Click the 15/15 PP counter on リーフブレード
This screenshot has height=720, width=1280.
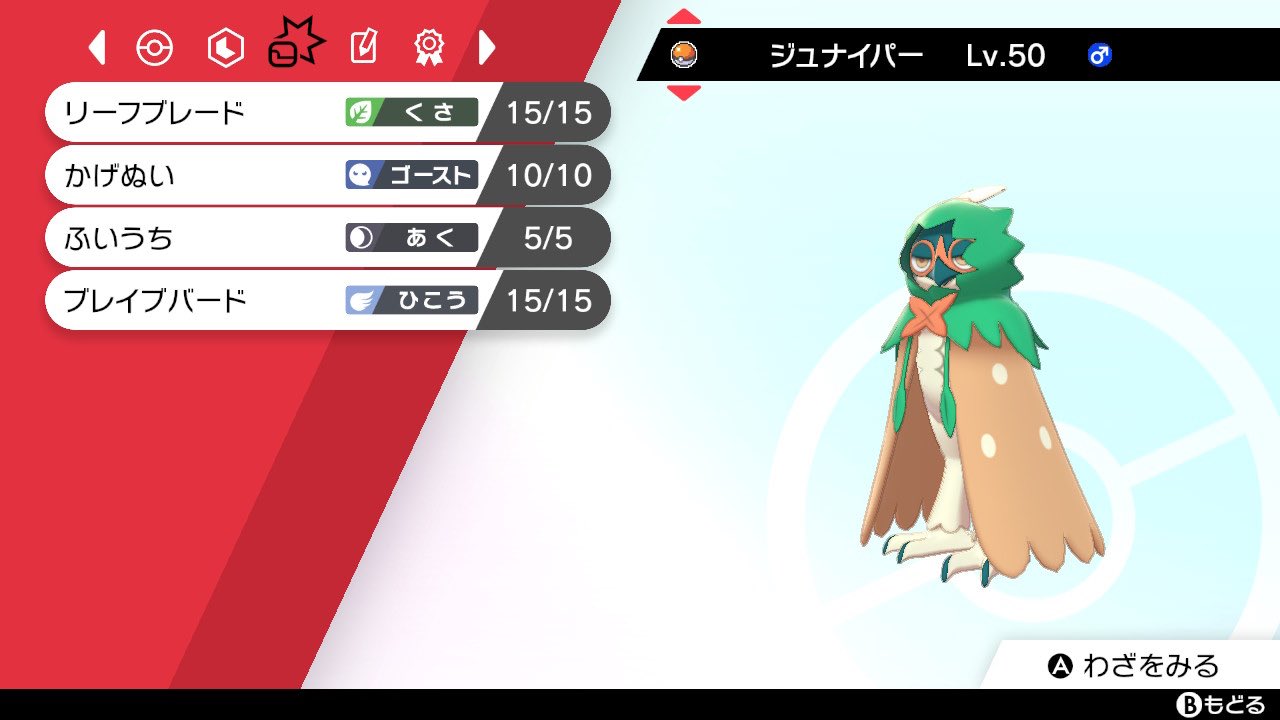[x=551, y=112]
